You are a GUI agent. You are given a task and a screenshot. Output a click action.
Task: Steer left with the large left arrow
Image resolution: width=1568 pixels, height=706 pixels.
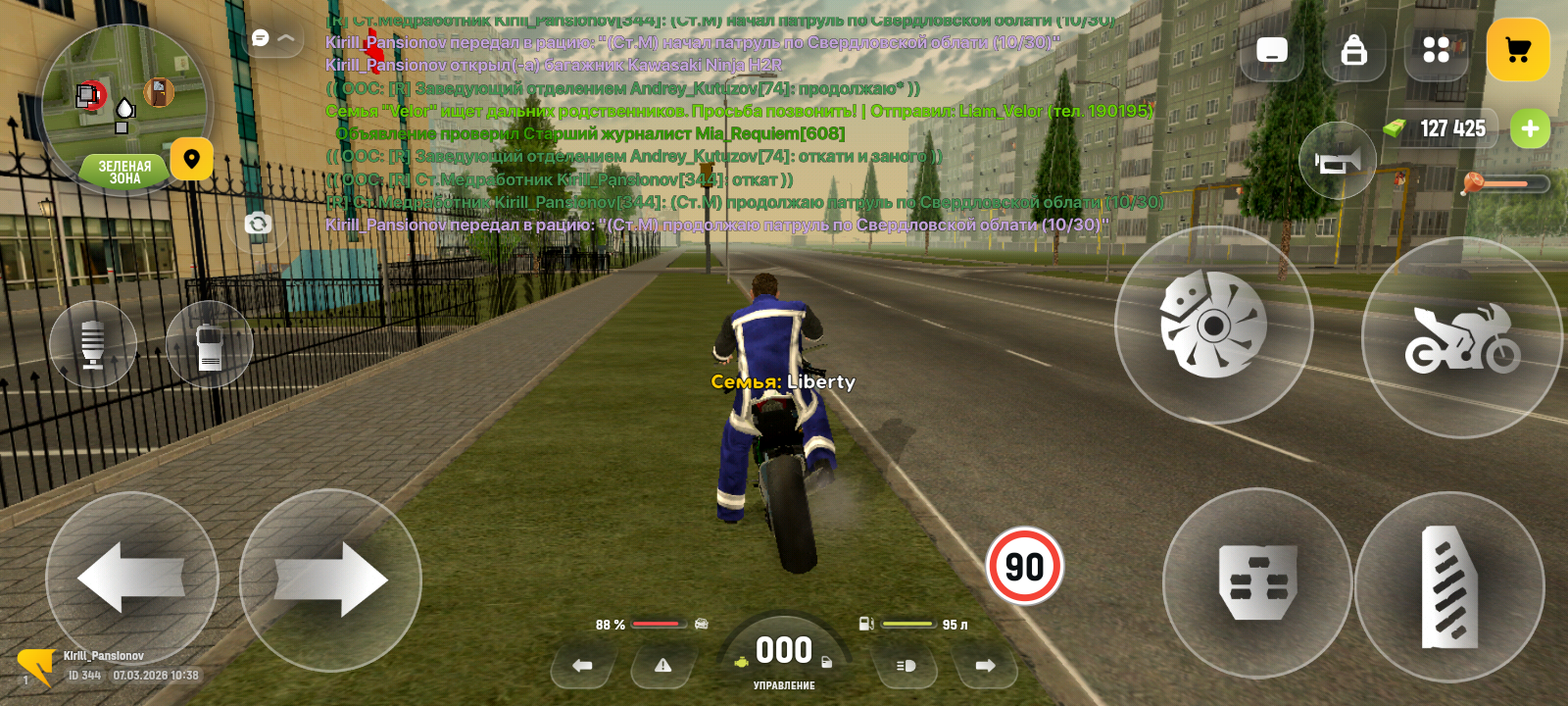(x=131, y=579)
